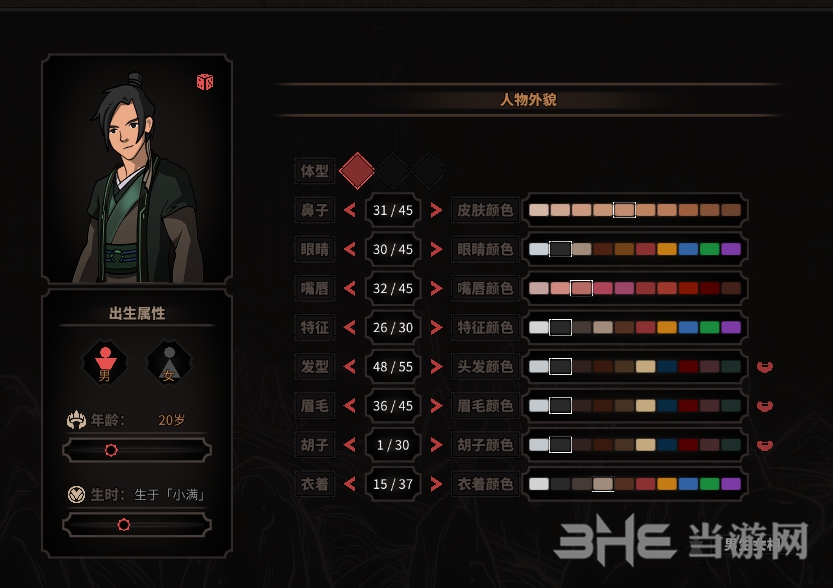The width and height of the screenshot is (833, 588).
Task: Go back to the previous lips style
Action: click(x=350, y=288)
